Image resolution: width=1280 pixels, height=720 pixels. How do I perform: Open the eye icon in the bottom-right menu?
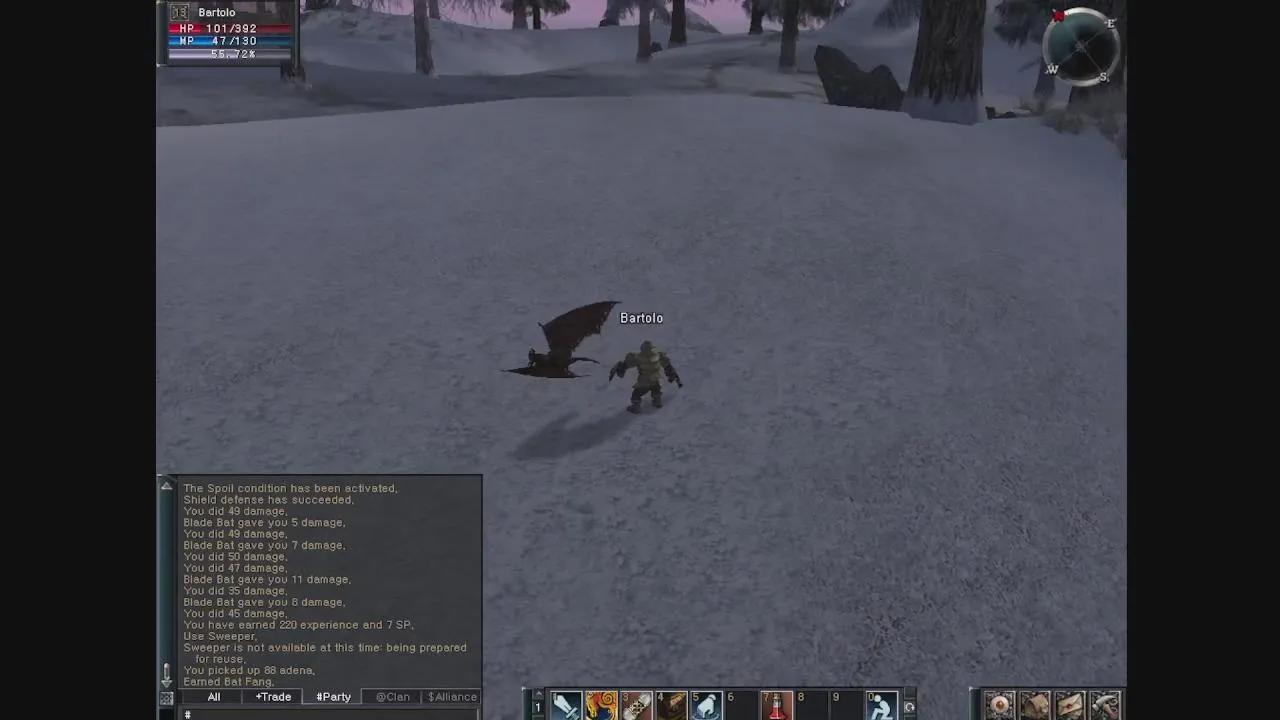[x=1000, y=705]
